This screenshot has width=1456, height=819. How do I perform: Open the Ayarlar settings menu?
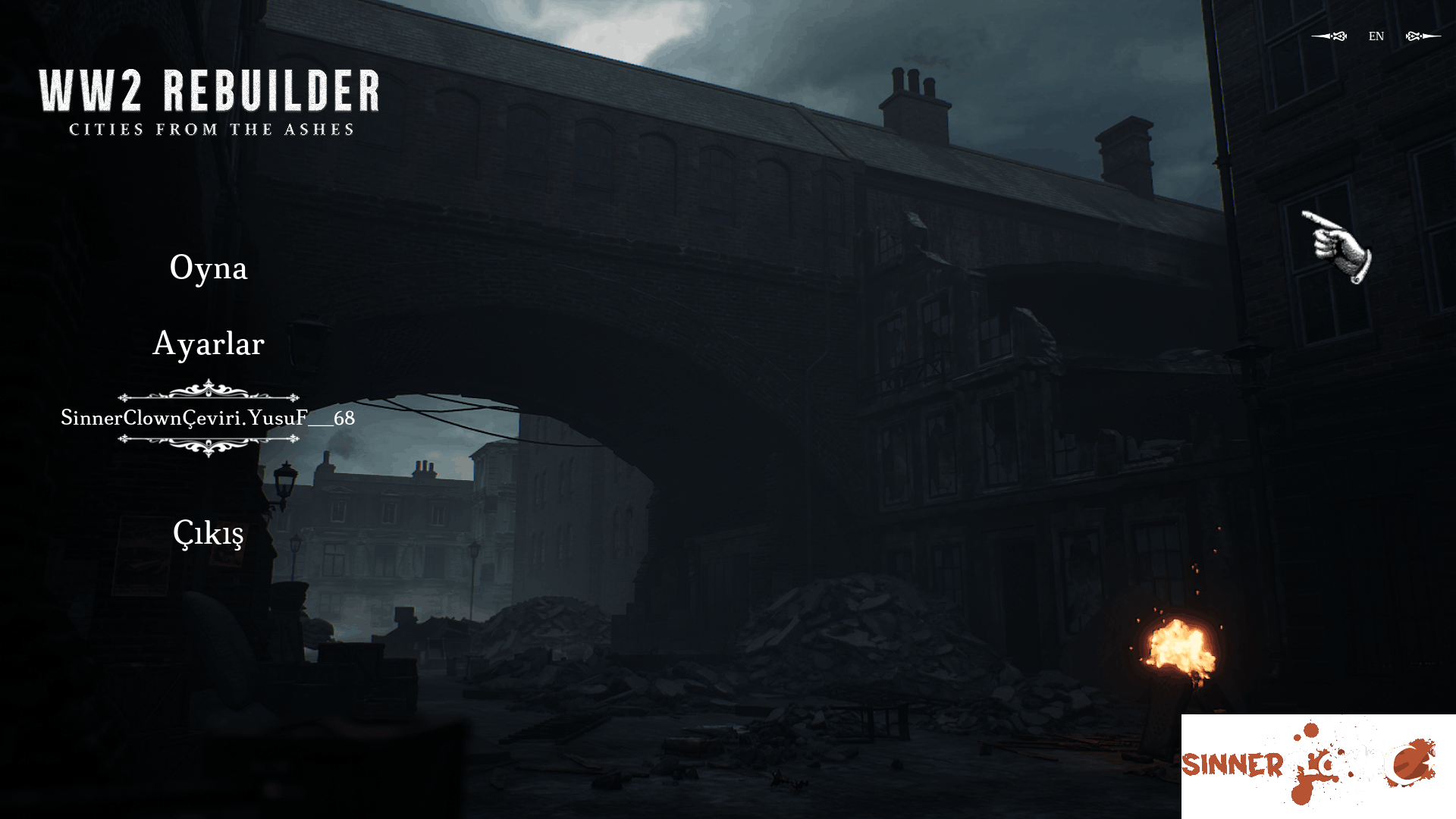(209, 344)
